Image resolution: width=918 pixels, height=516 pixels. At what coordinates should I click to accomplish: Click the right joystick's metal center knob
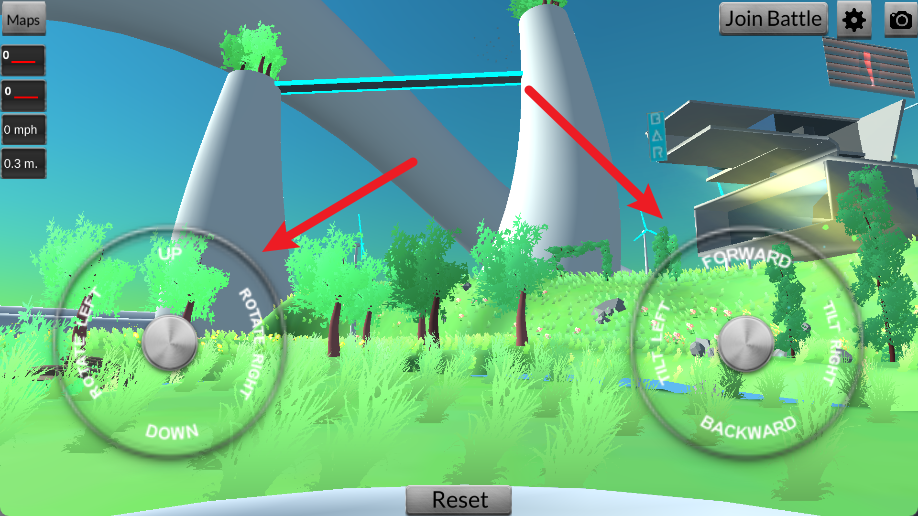click(746, 343)
